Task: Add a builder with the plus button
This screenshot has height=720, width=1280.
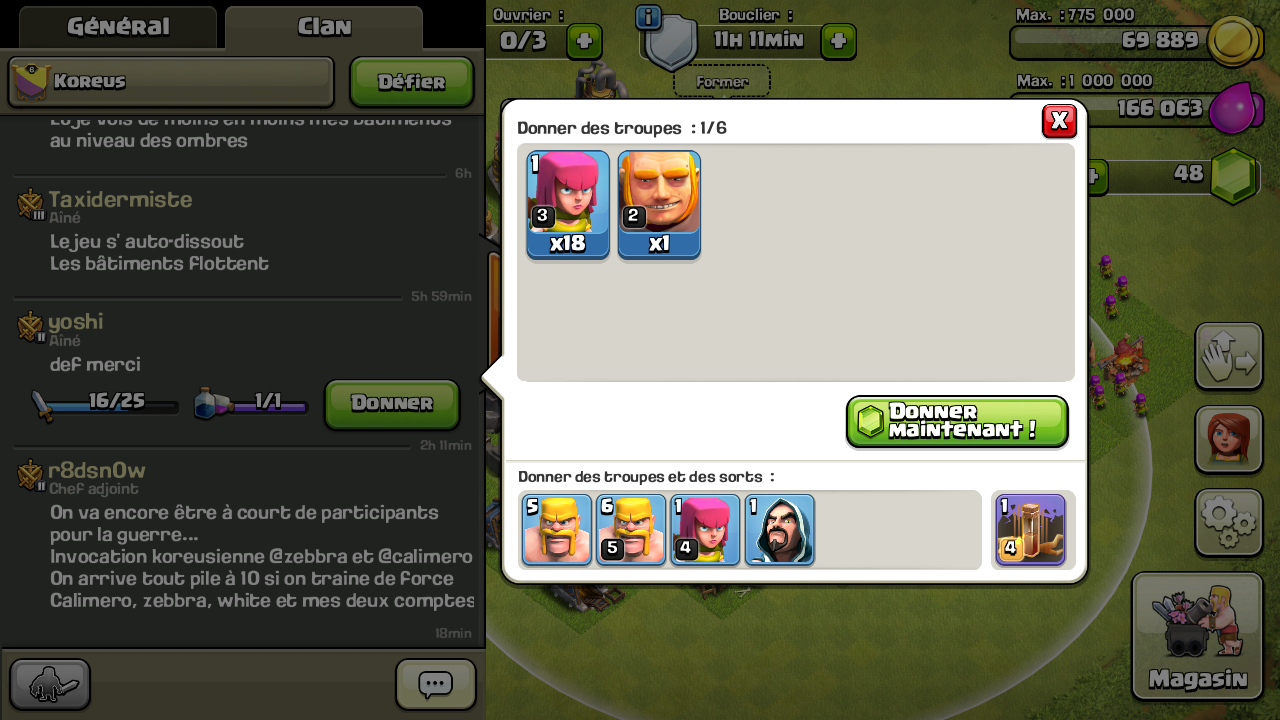Action: point(584,41)
